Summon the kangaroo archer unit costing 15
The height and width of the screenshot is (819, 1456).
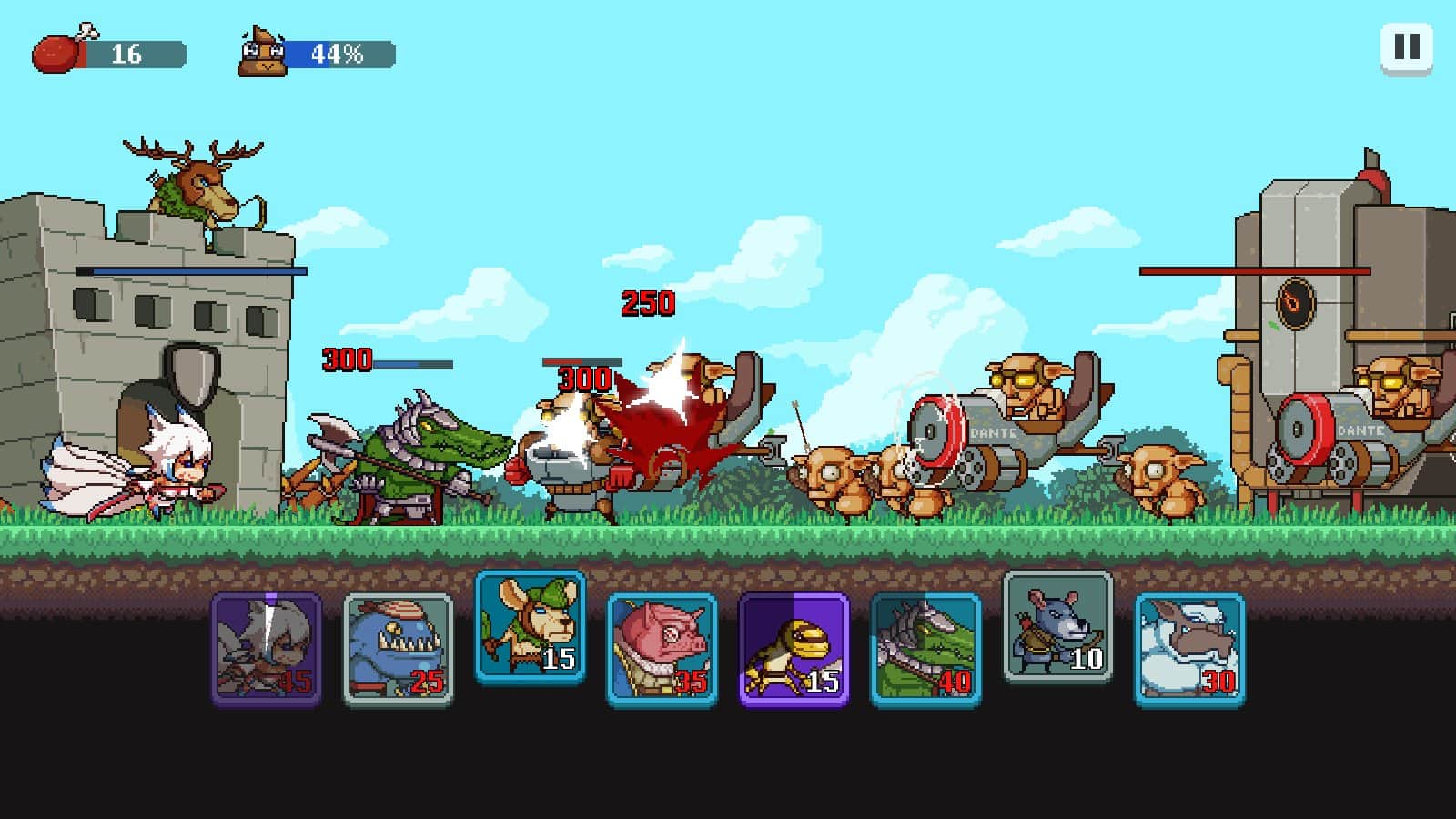[530, 627]
